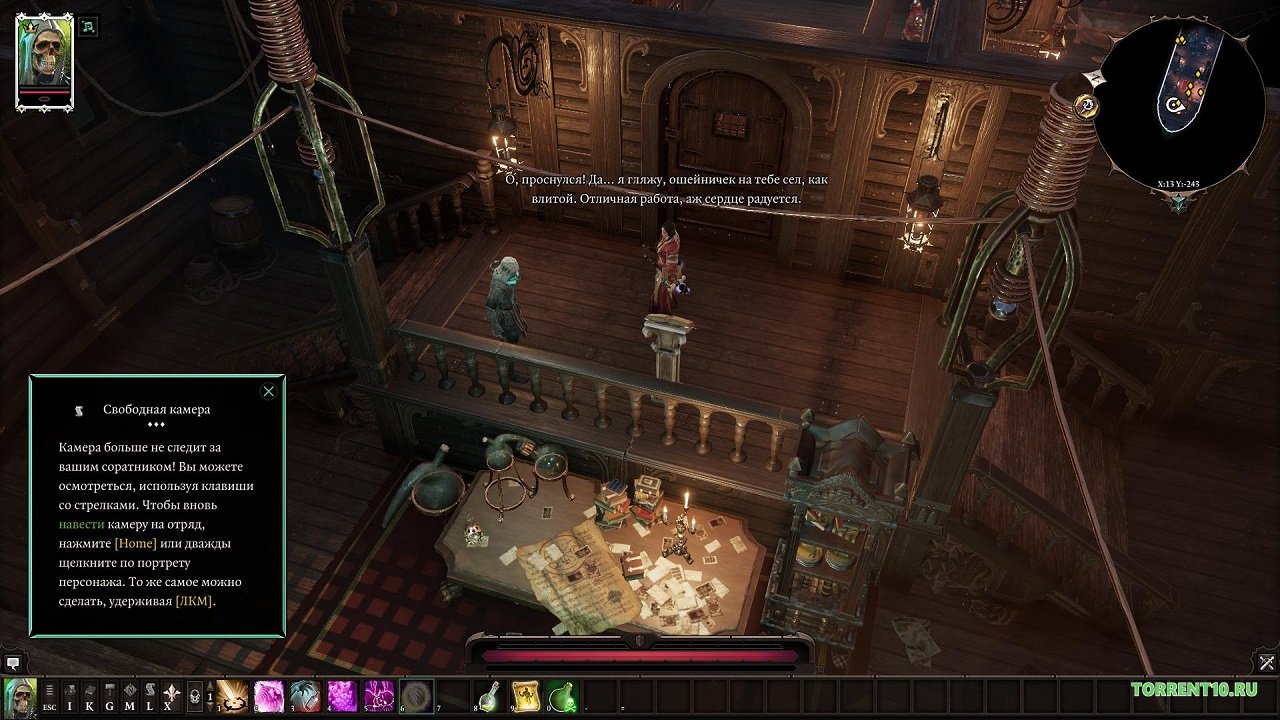Click the crossed swords button at bottom right
1280x720 pixels.
coord(1266,662)
